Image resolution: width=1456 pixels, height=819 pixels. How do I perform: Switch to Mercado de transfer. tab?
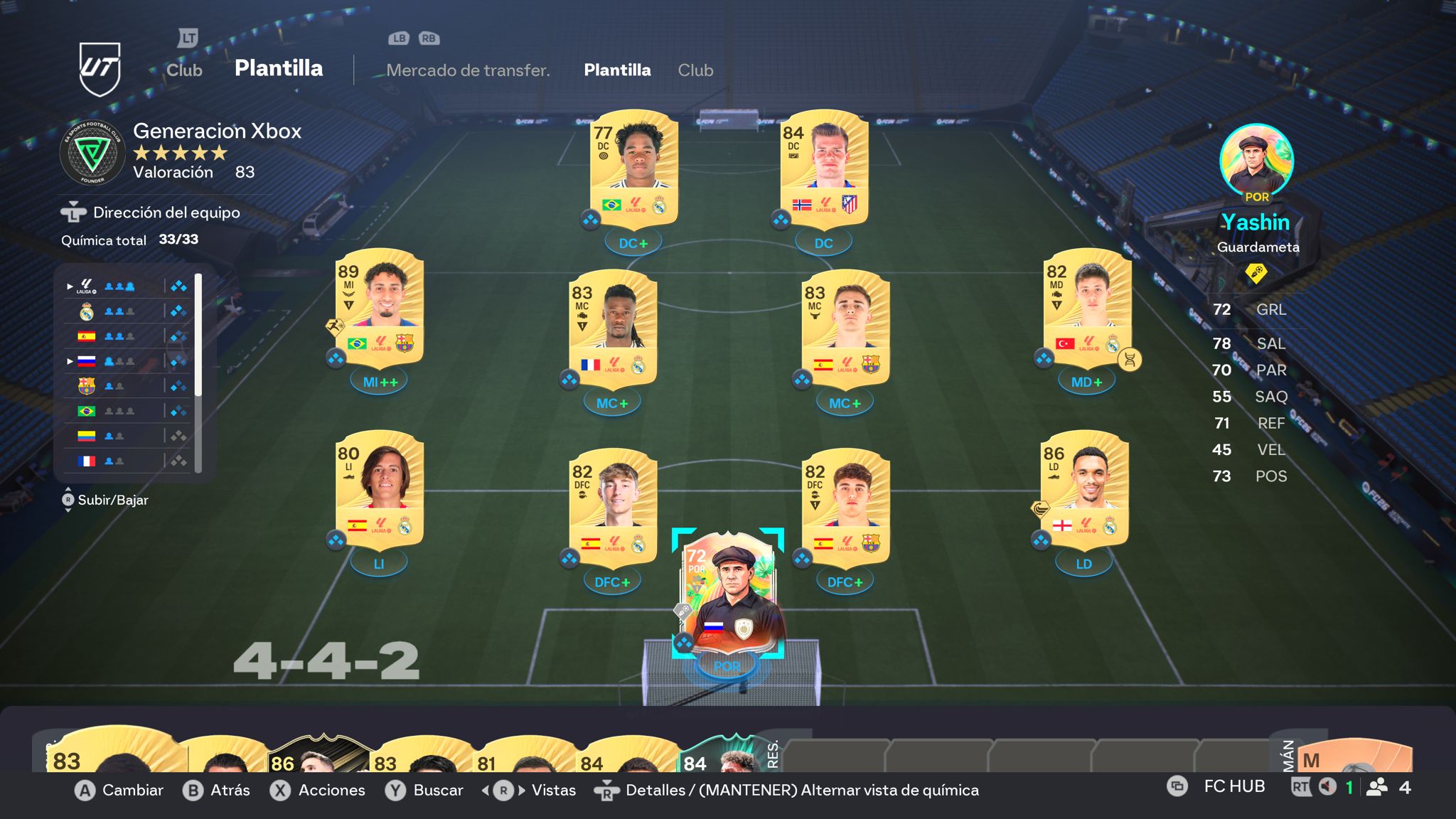point(468,70)
